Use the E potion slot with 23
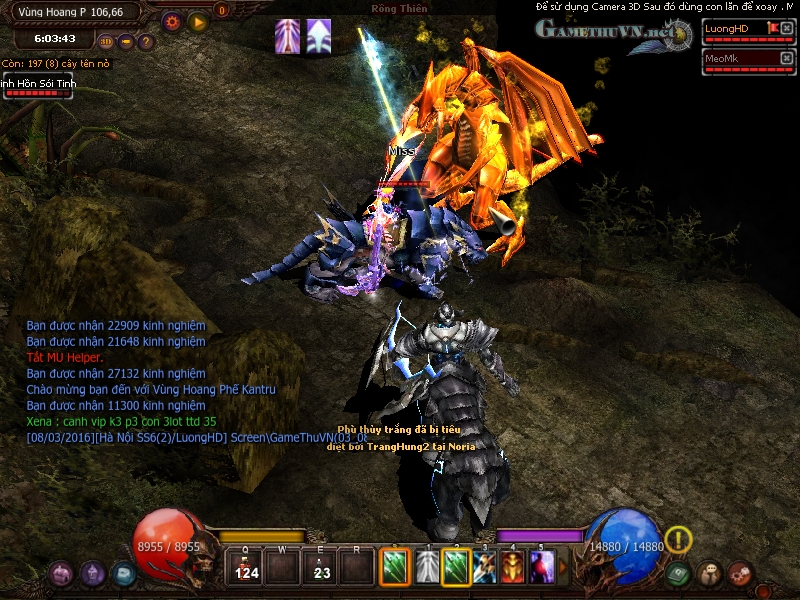The image size is (800, 600). tap(321, 567)
